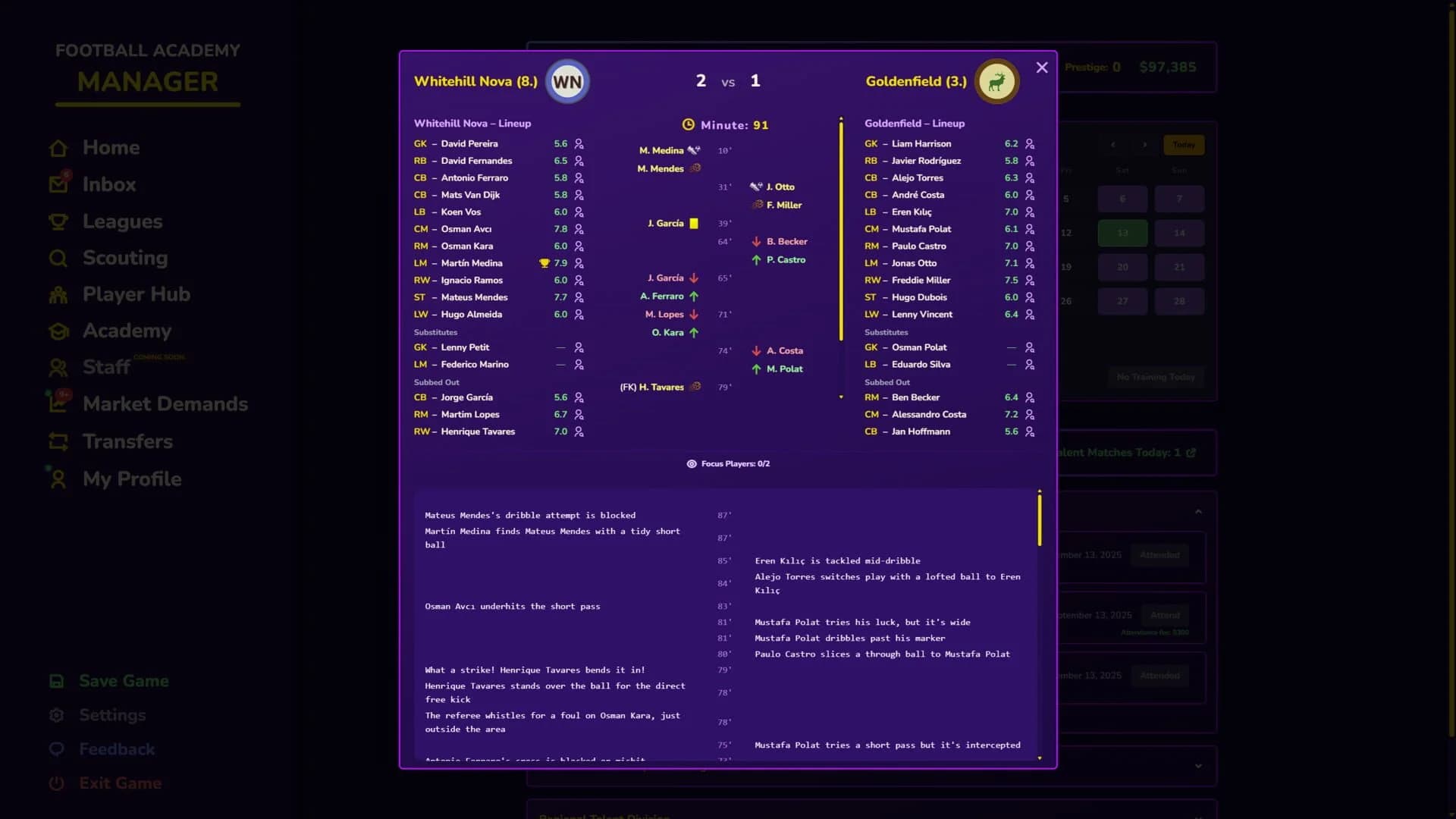Expand the collapsed bottom panel chevron
Image resolution: width=1456 pixels, height=819 pixels.
[x=1198, y=766]
